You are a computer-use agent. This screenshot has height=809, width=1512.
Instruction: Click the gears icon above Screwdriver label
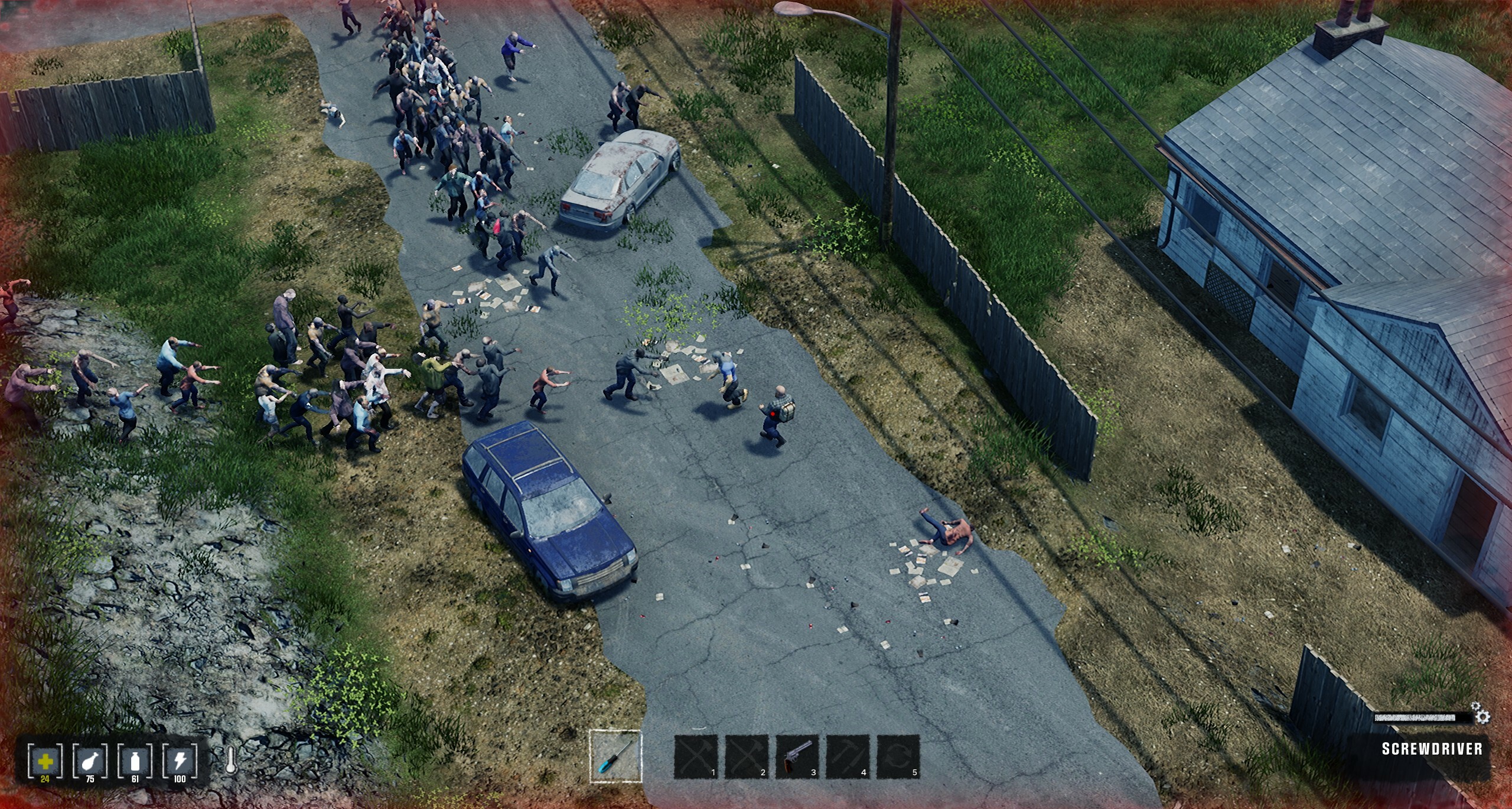pyautogui.click(x=1480, y=714)
